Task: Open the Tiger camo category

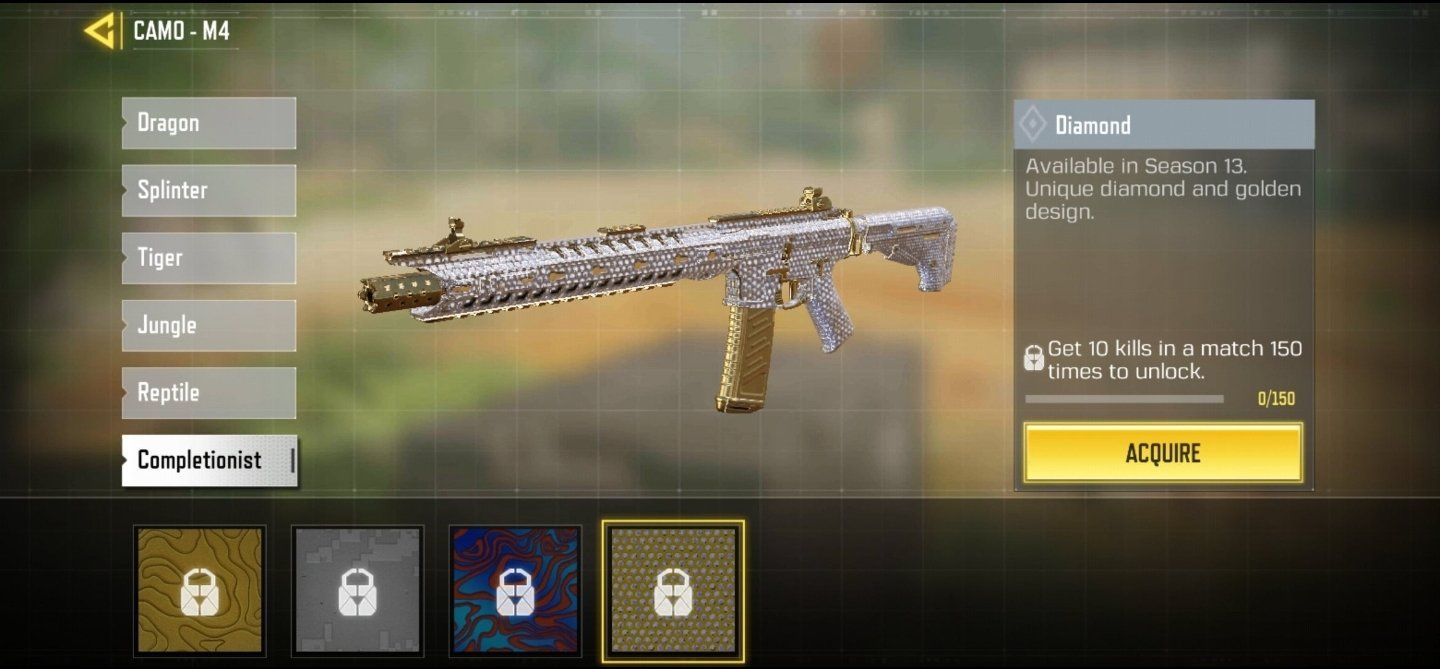Action: 209,258
